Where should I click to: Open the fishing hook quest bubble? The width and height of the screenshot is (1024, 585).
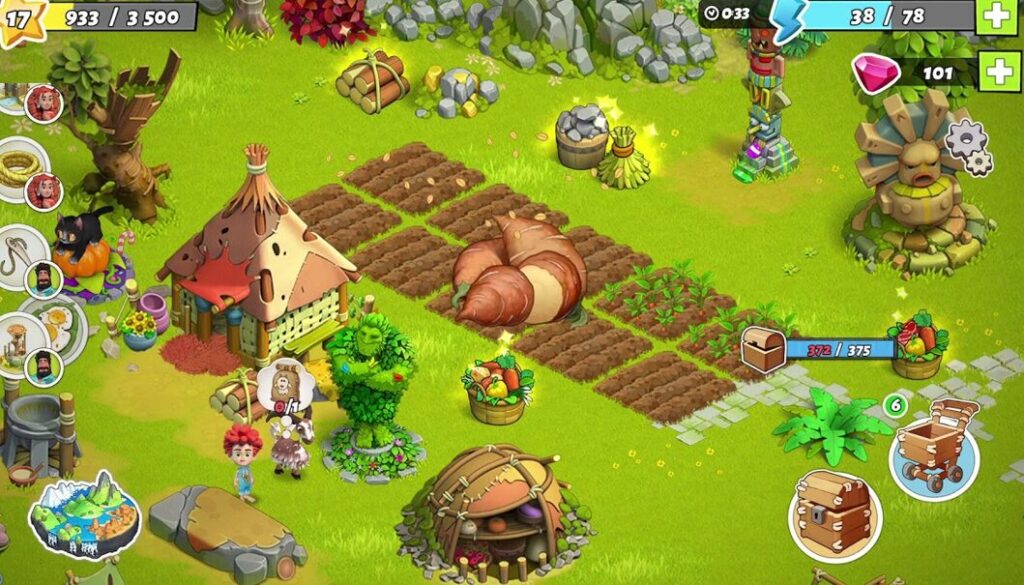(17, 257)
